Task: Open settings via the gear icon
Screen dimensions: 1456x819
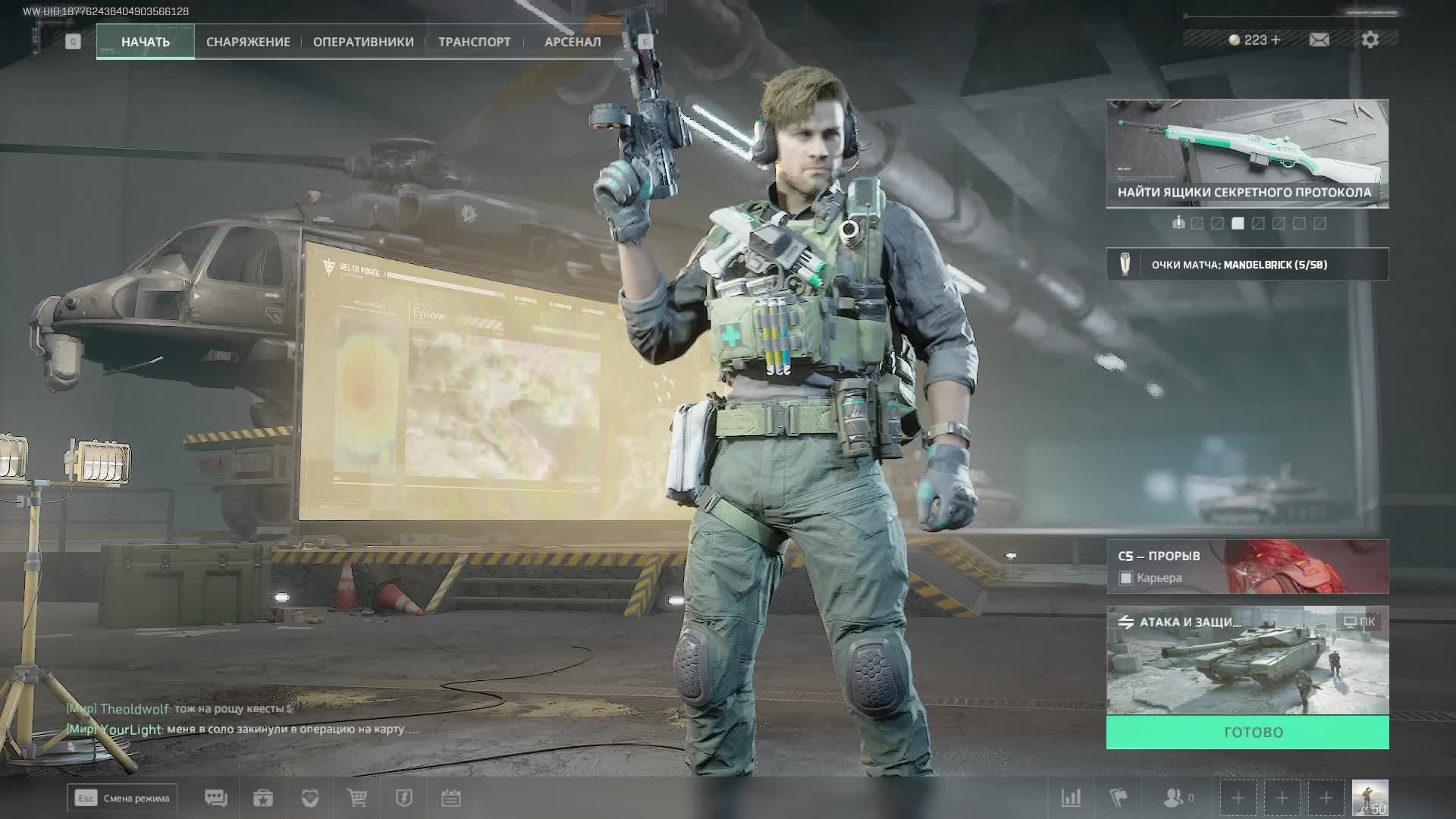Action: [1370, 39]
